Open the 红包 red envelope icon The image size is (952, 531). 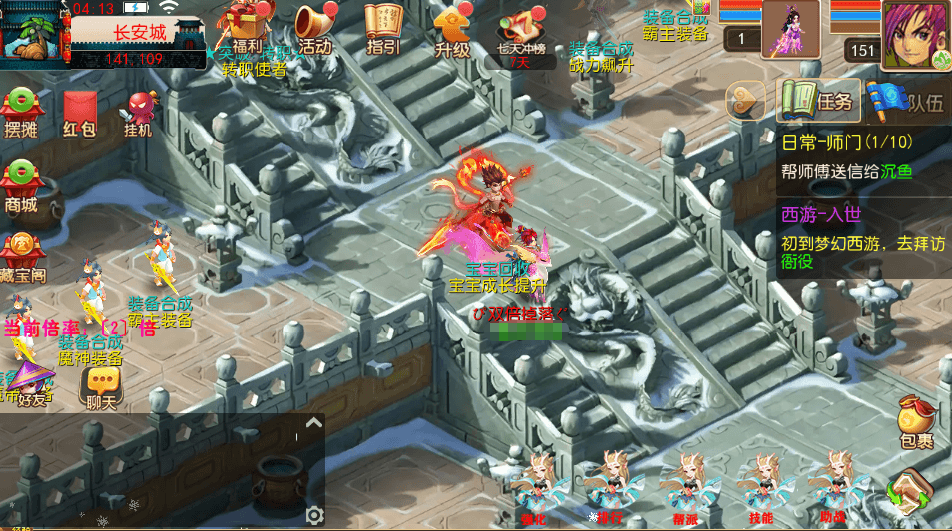coord(79,113)
